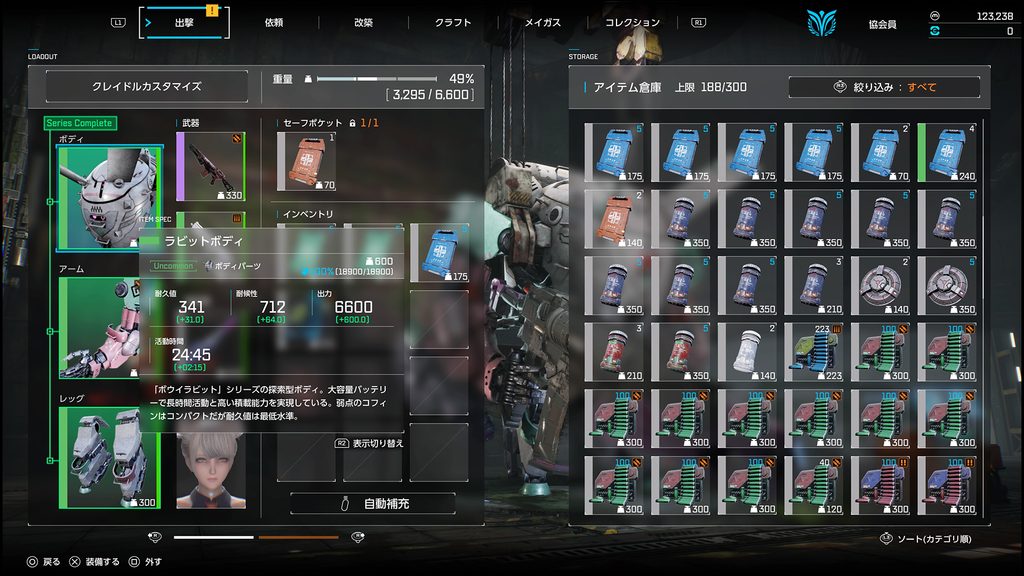
Task: Click the orange pack in セーフポケット
Action: [x=307, y=161]
